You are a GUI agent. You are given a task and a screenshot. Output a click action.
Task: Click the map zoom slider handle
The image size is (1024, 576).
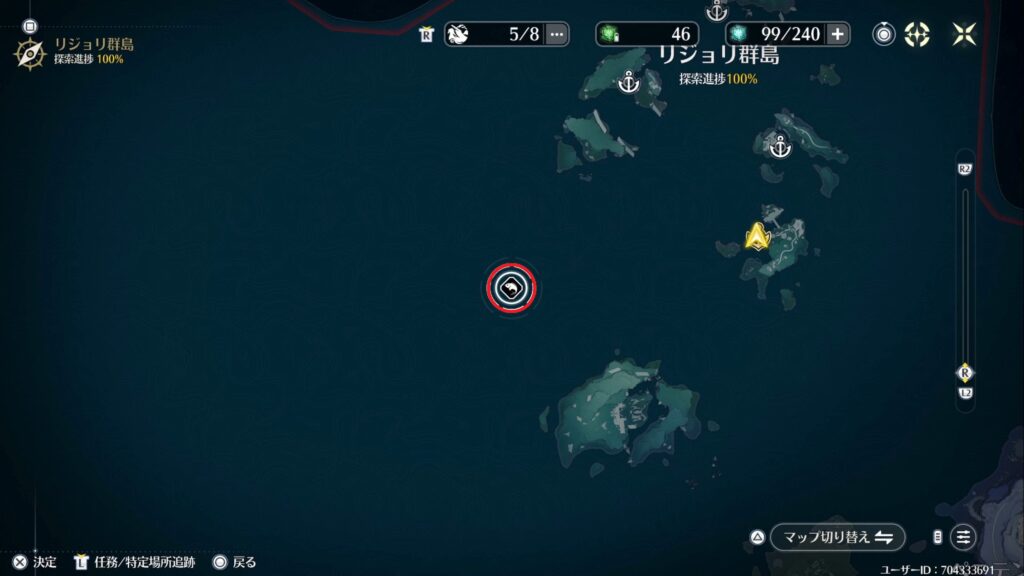(965, 372)
